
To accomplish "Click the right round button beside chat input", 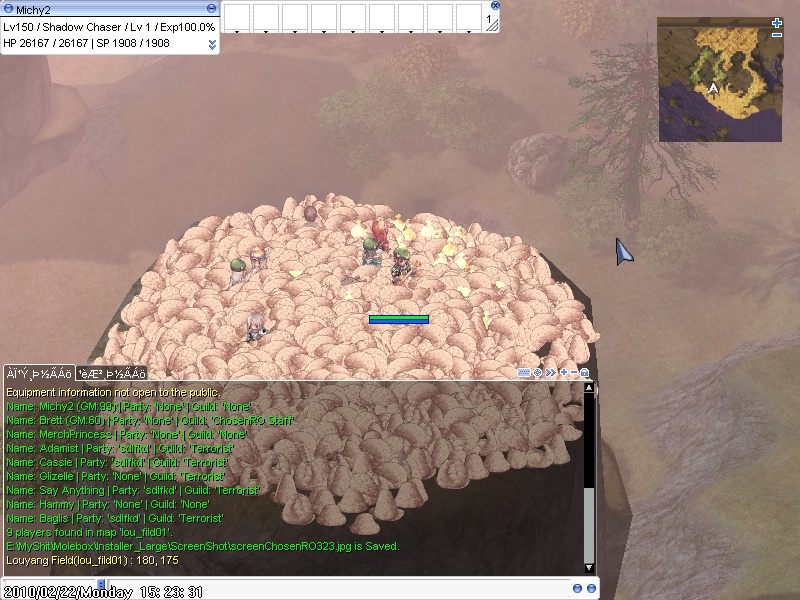I will click(590, 587).
